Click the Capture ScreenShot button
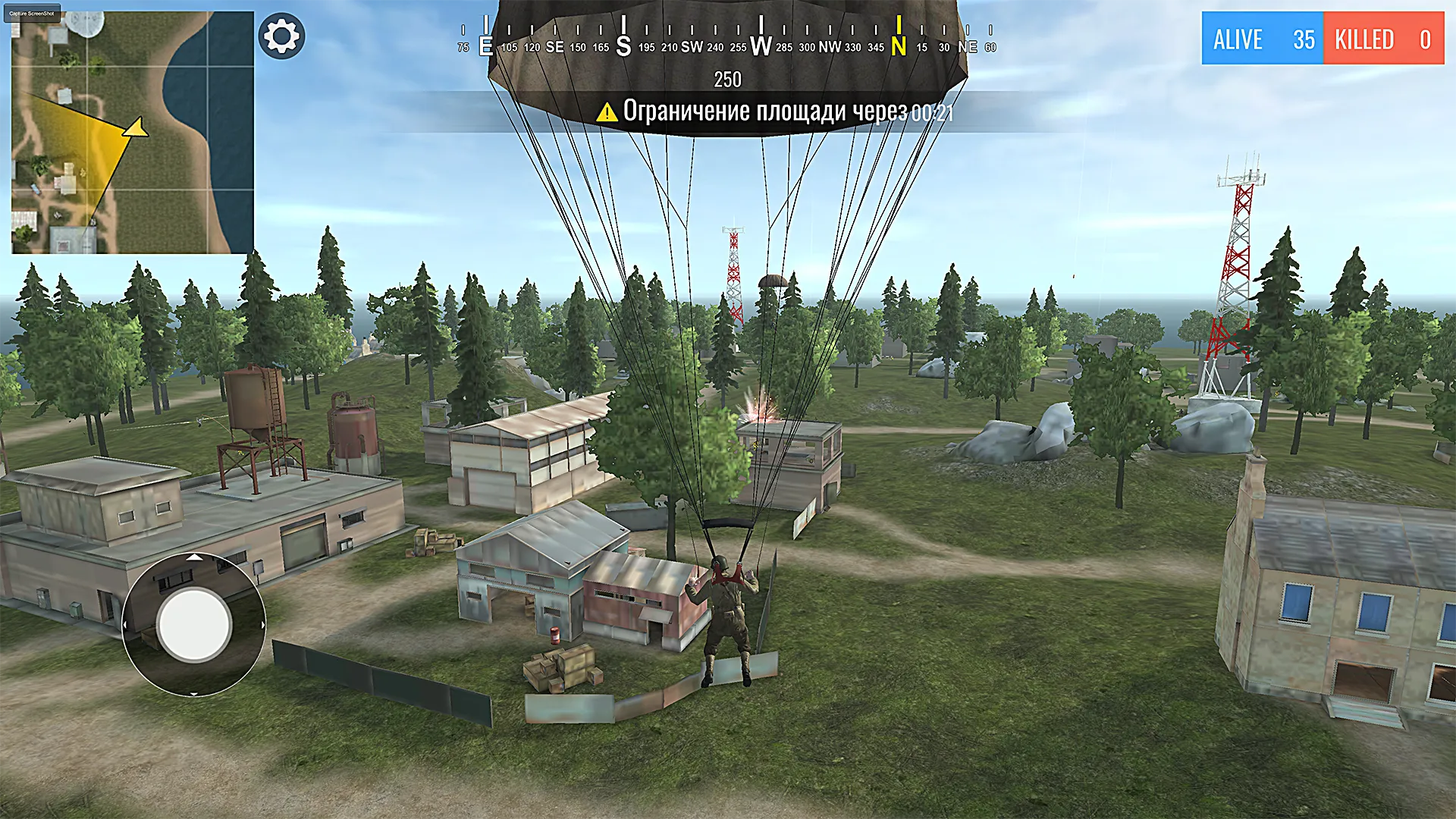 tap(31, 12)
